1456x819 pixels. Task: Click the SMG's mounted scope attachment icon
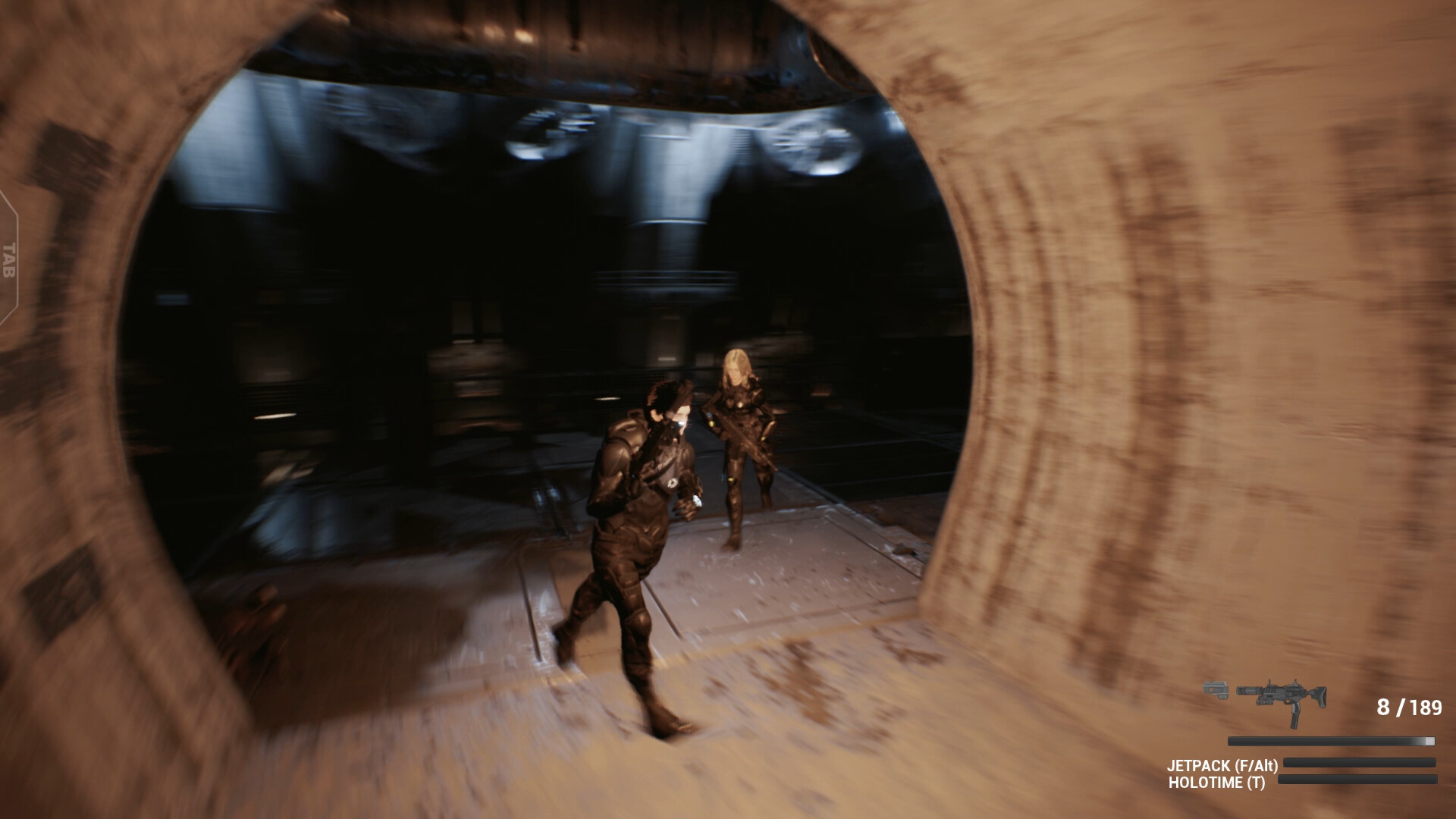1294,683
